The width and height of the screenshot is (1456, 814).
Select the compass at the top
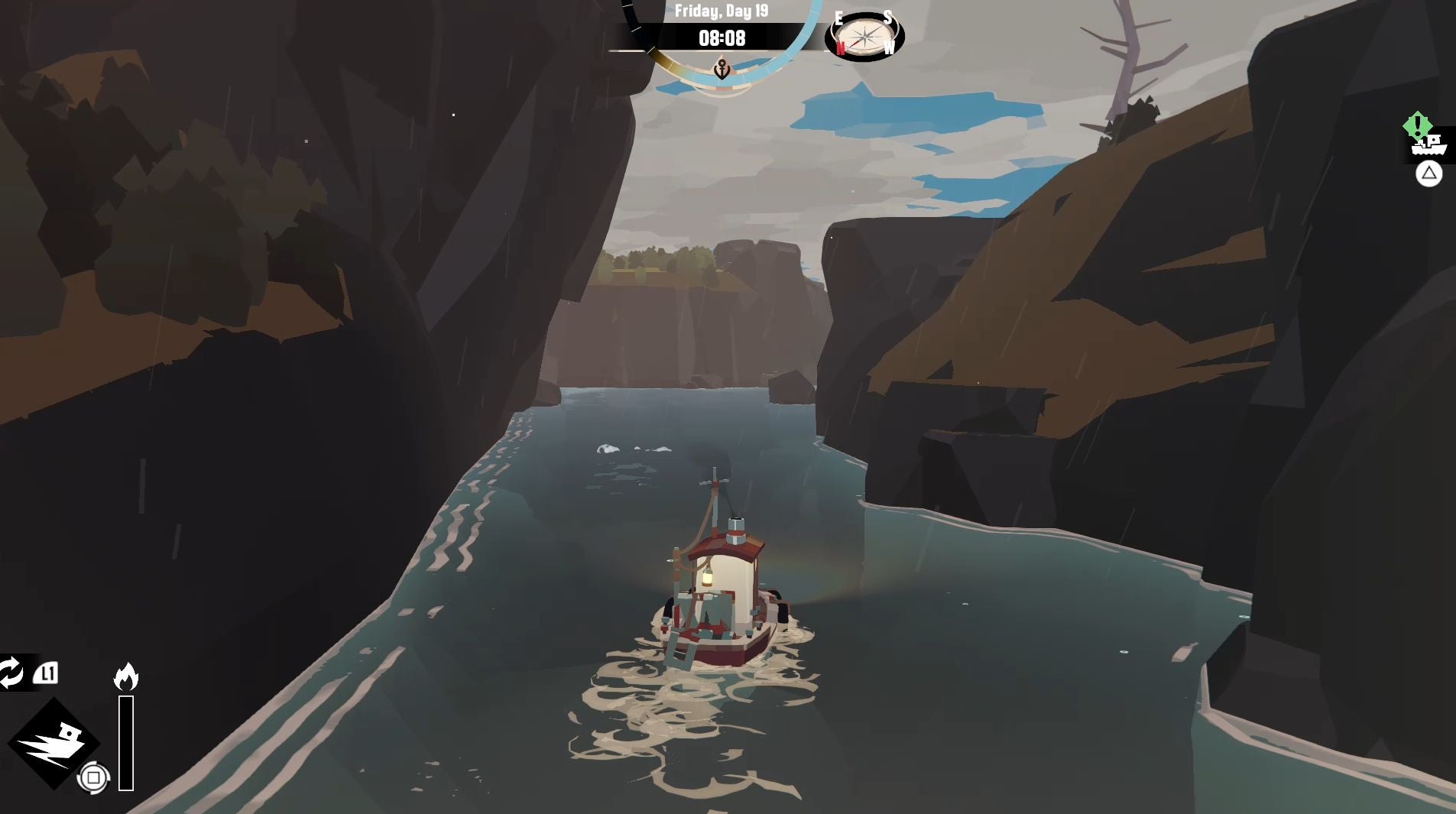coord(864,36)
